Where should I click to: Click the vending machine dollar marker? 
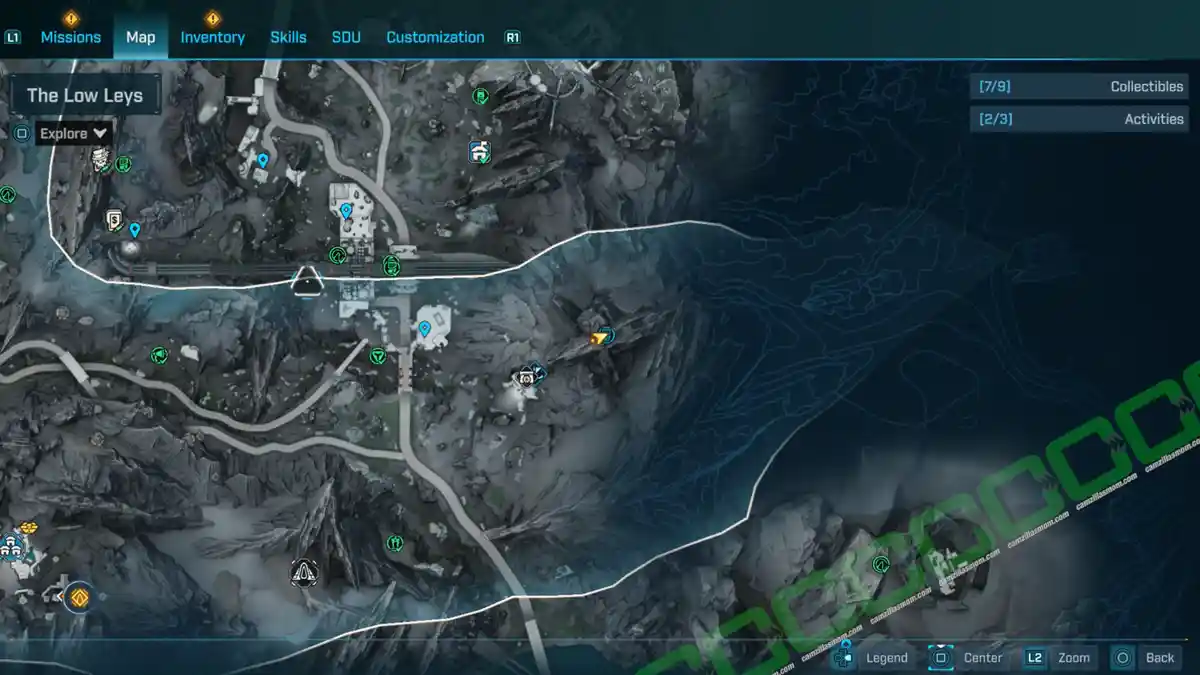(x=115, y=219)
